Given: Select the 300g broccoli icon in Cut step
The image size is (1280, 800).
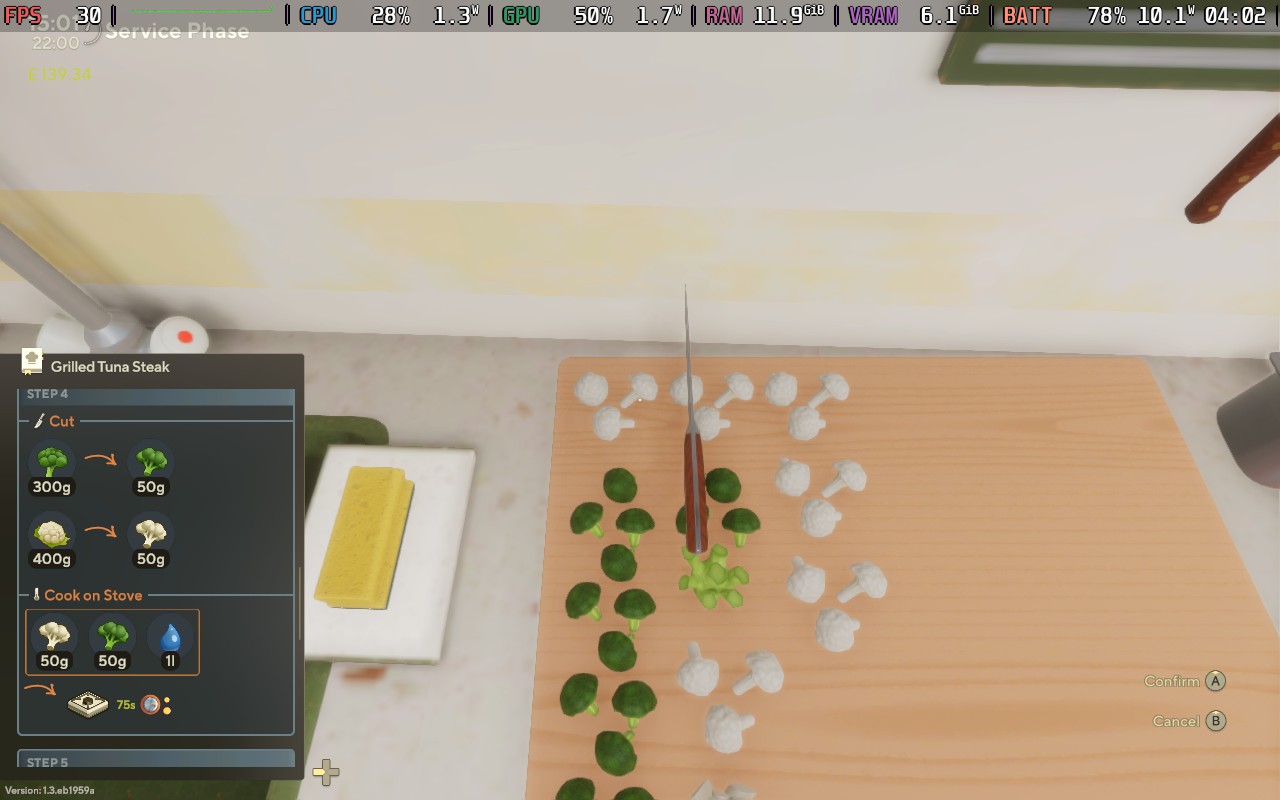Looking at the screenshot, I should click(x=52, y=462).
